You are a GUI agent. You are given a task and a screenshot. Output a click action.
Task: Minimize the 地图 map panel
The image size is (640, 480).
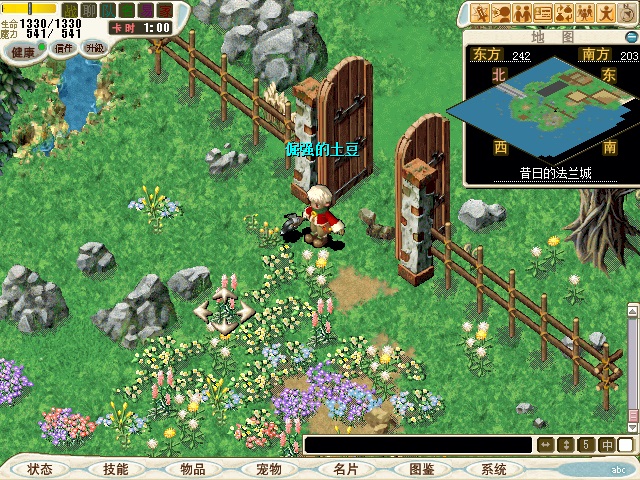pos(629,36)
